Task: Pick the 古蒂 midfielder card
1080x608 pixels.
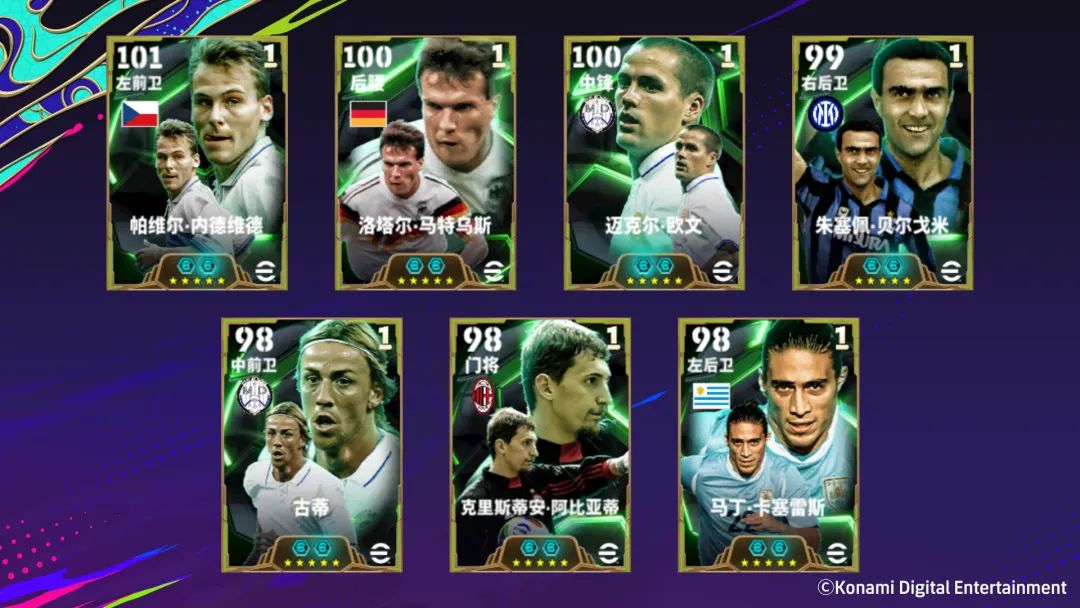Action: tap(311, 445)
